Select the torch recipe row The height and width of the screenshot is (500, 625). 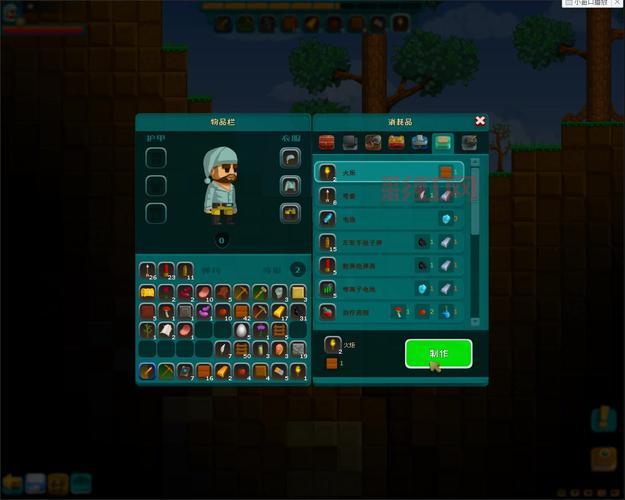click(x=390, y=172)
